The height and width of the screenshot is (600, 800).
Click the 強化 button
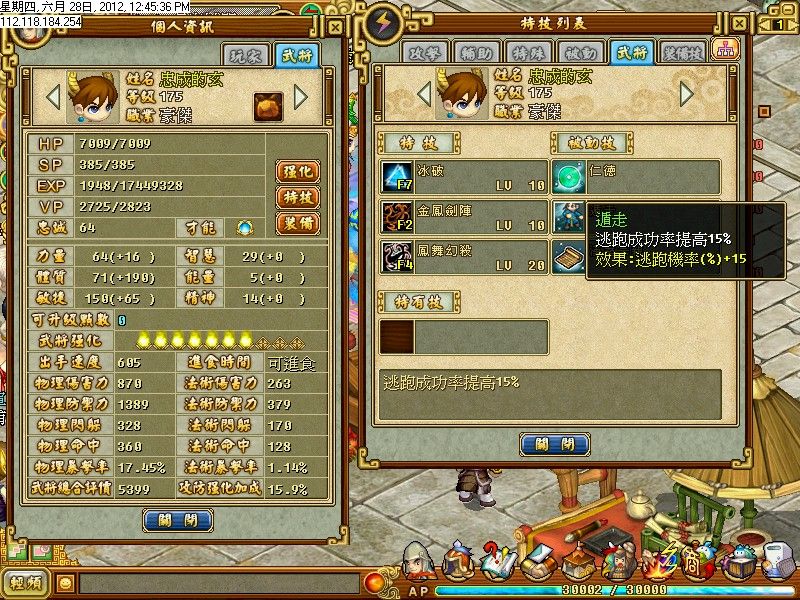[297, 171]
